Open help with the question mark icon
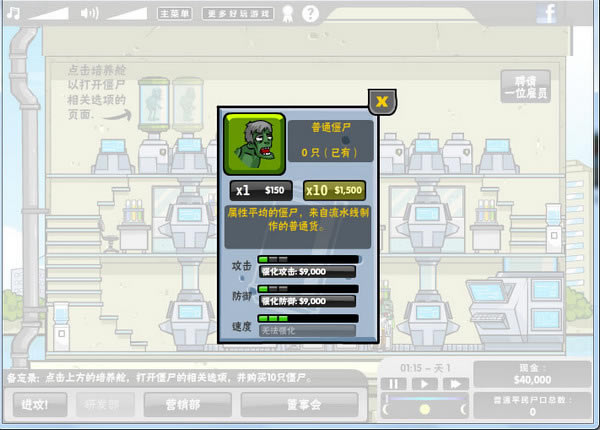The height and width of the screenshot is (430, 600). 310,14
